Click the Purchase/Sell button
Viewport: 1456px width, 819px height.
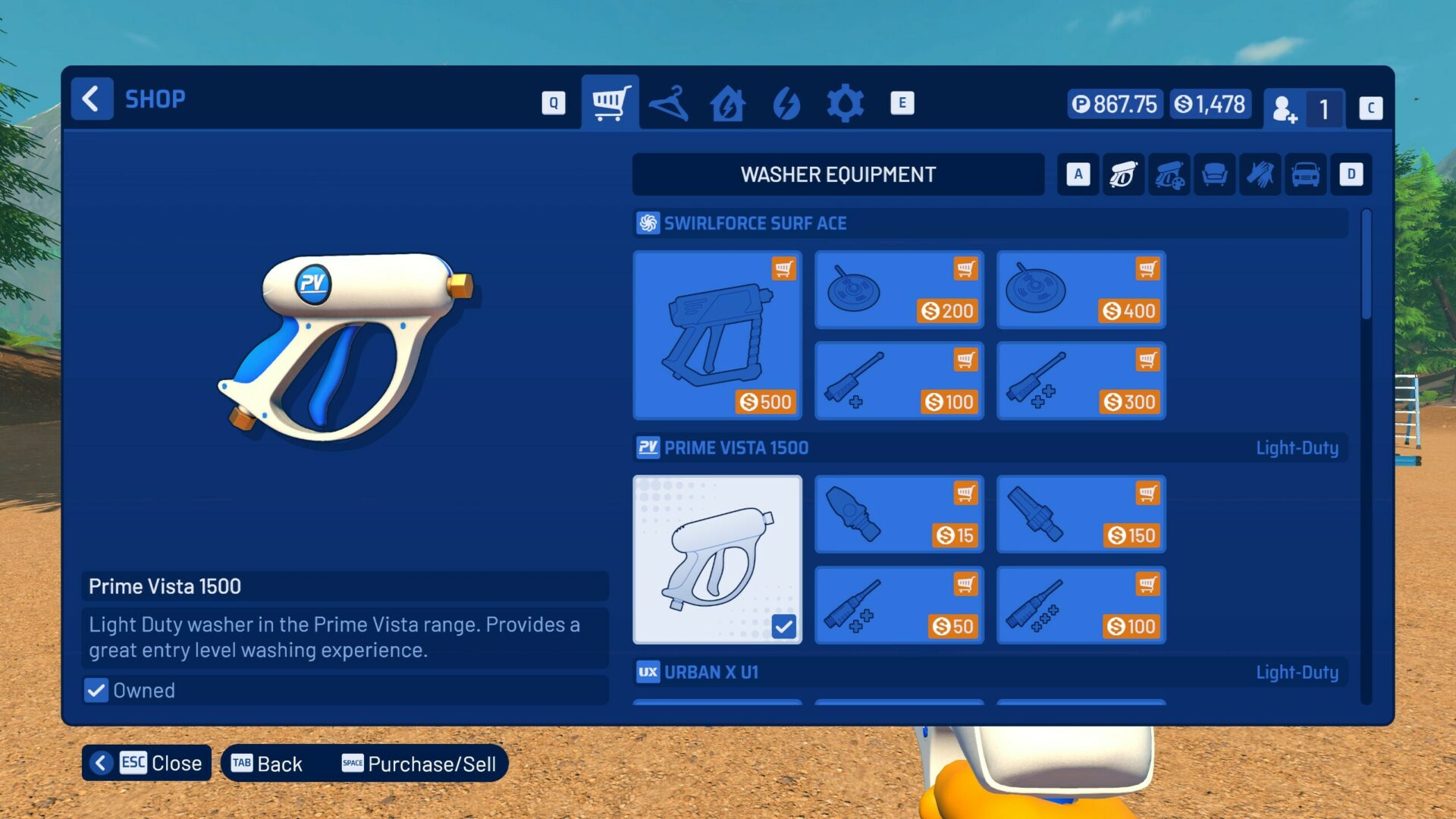tap(419, 764)
